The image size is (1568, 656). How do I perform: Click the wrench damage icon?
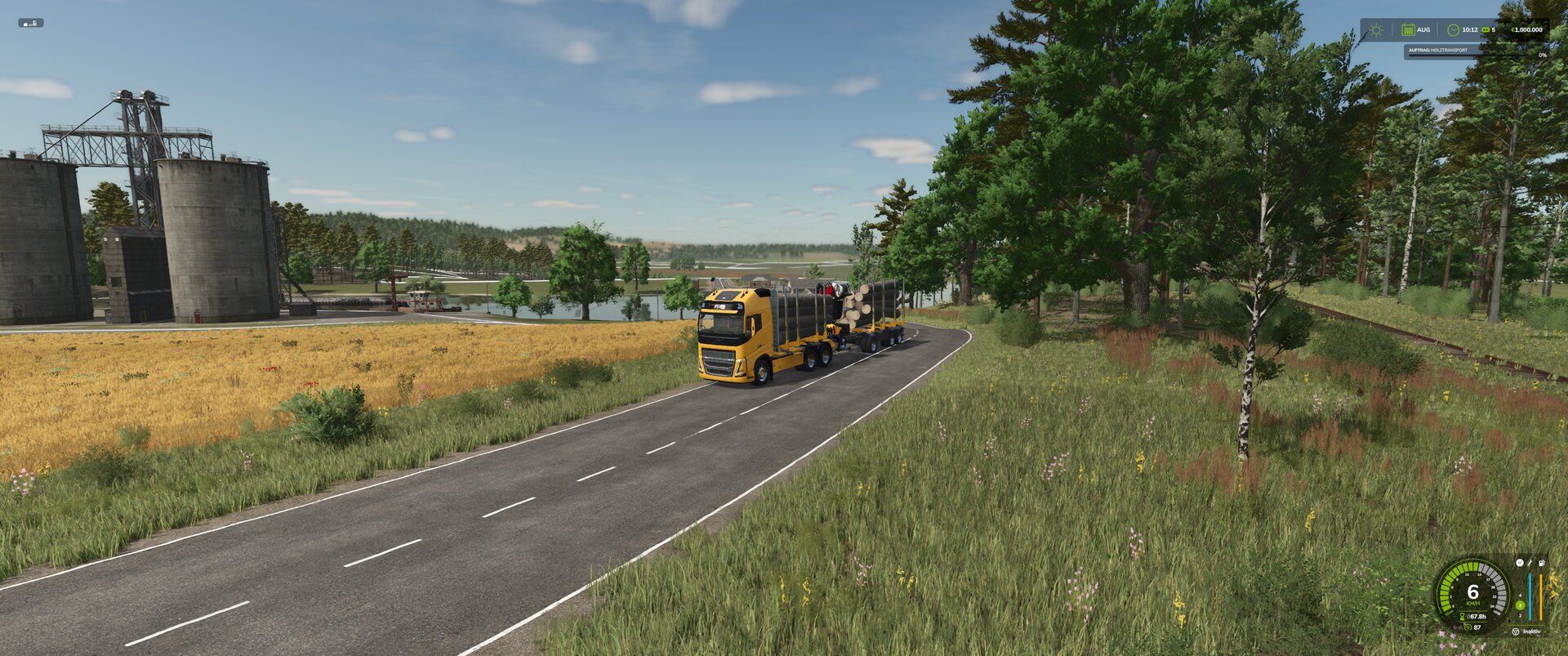(1530, 563)
